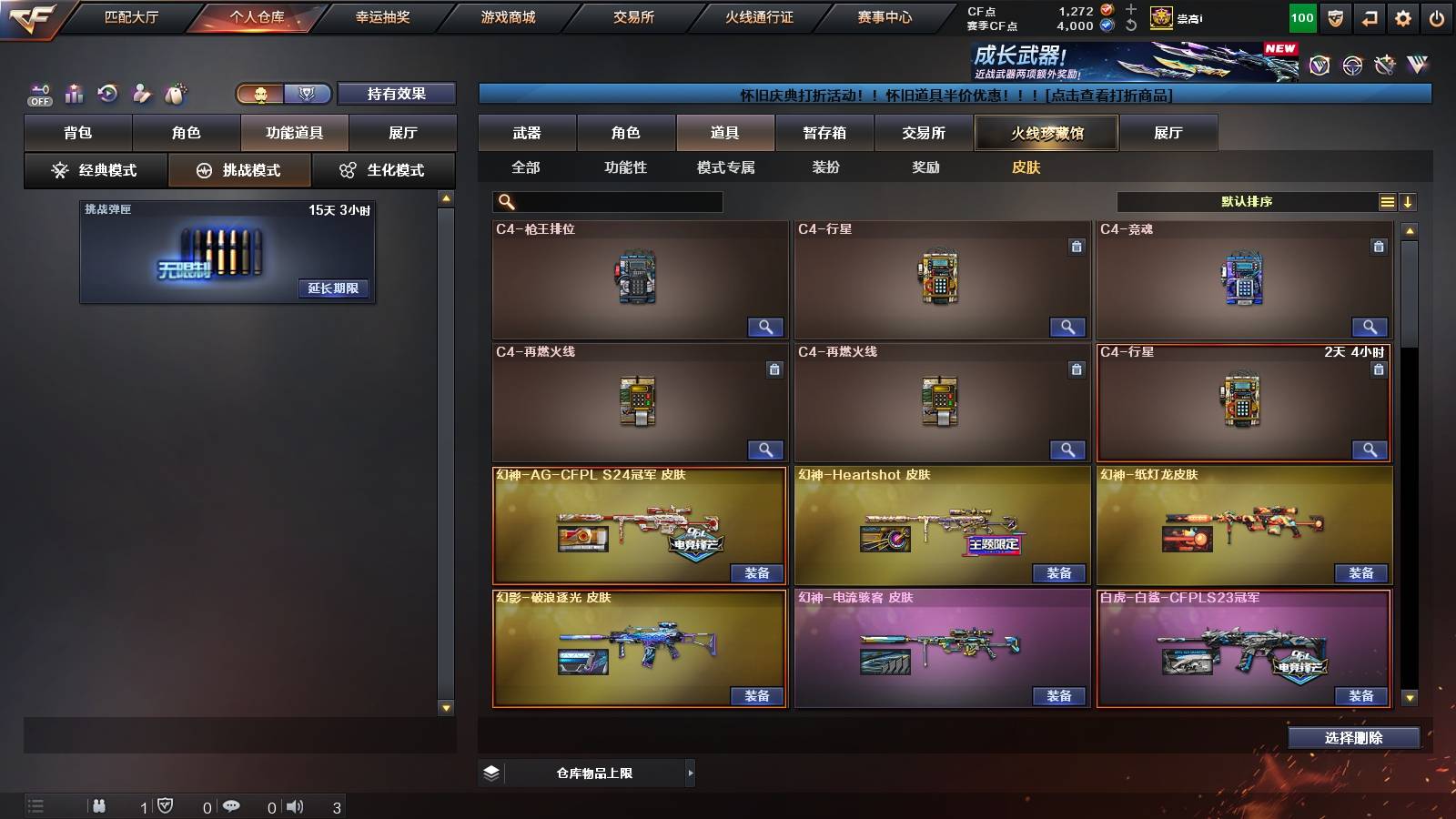Click the return arrow icon near settings
The height and width of the screenshot is (819, 1456).
click(x=1368, y=16)
